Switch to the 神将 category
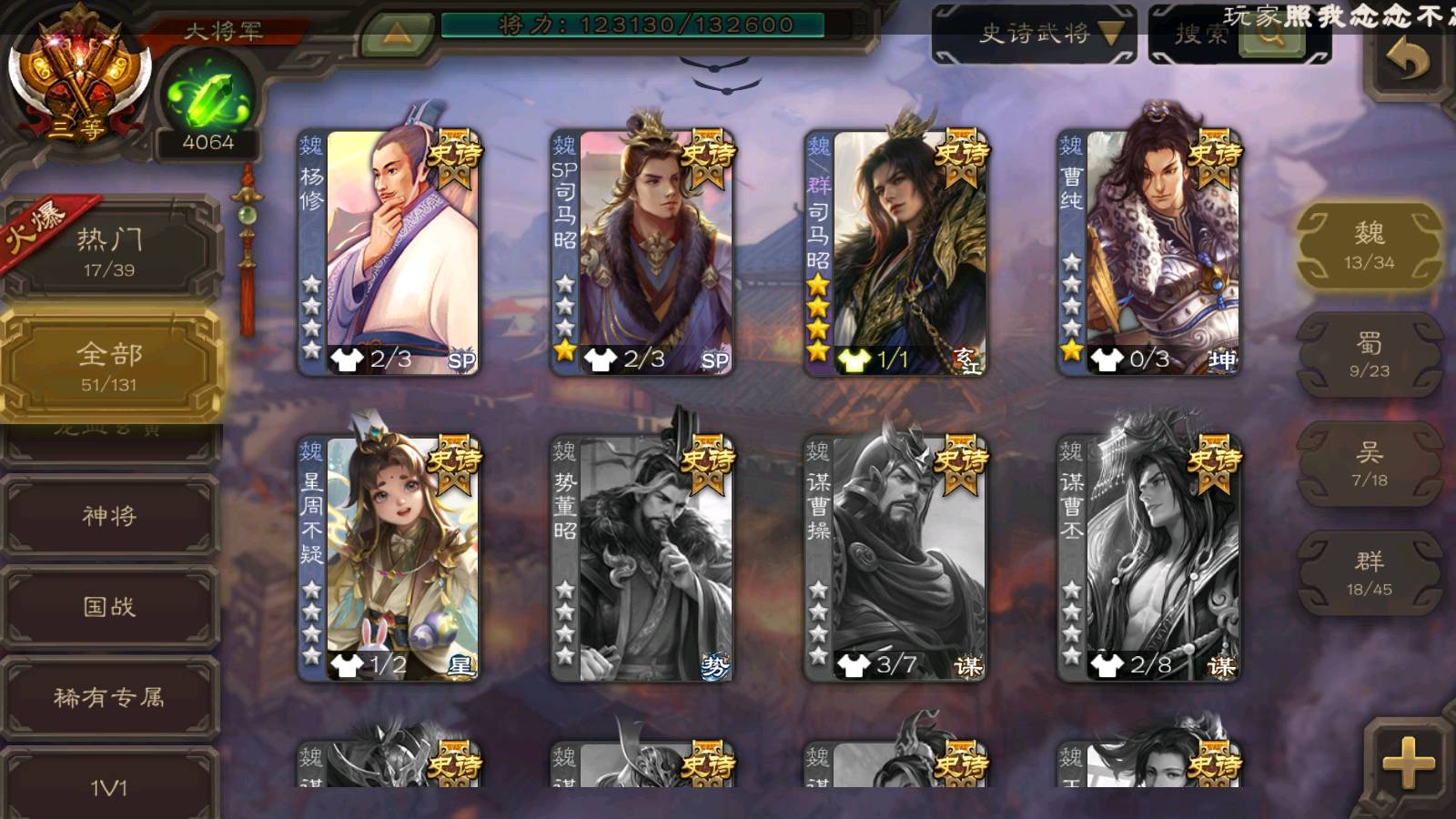Screen dimensions: 1456x819 (109, 516)
